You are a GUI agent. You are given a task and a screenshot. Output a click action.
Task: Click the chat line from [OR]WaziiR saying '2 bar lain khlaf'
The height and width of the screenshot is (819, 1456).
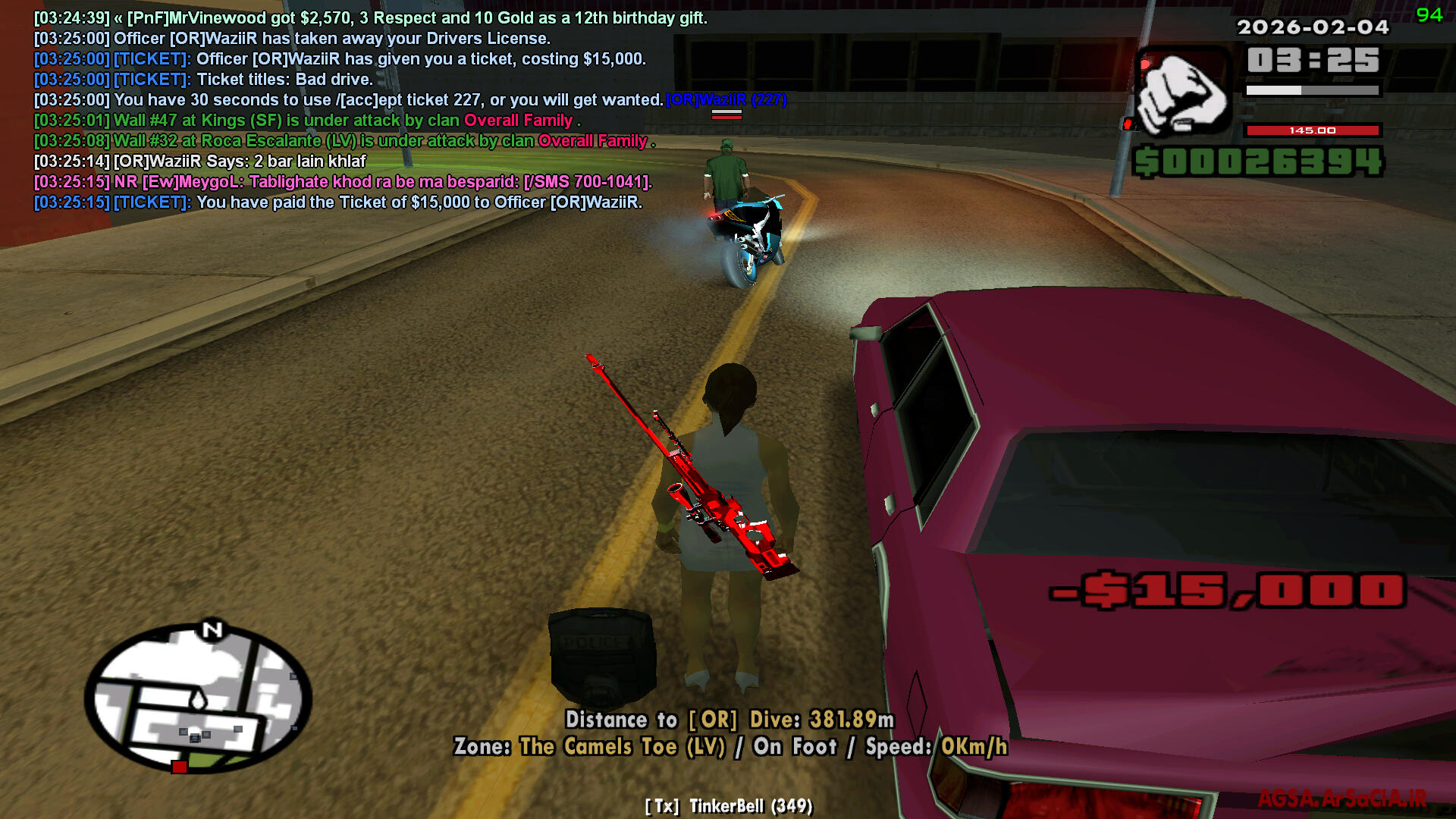coord(200,162)
